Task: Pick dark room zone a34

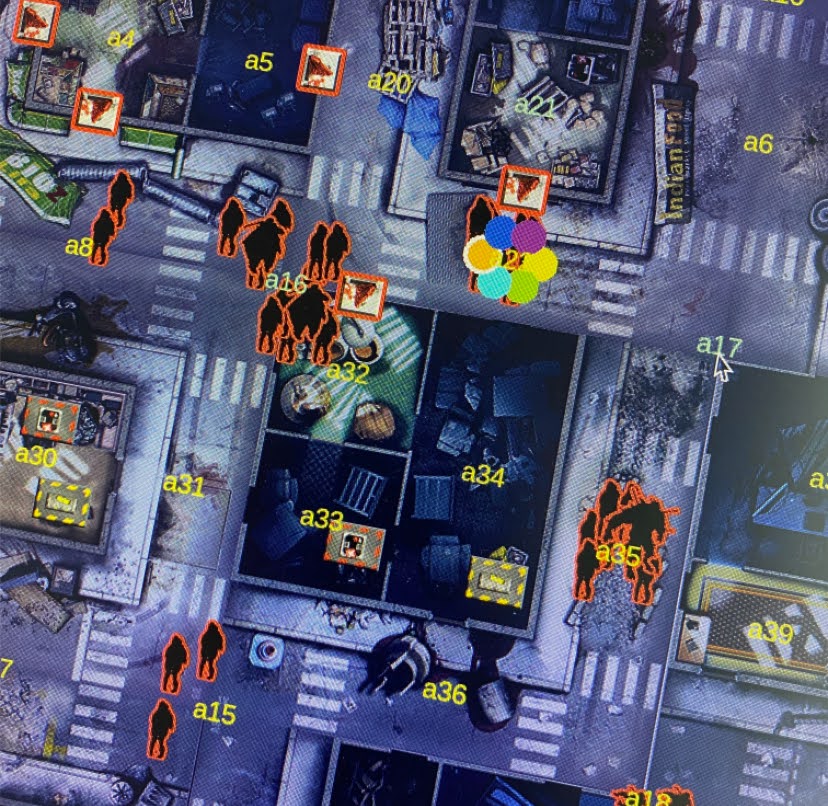Action: pyautogui.click(x=483, y=475)
